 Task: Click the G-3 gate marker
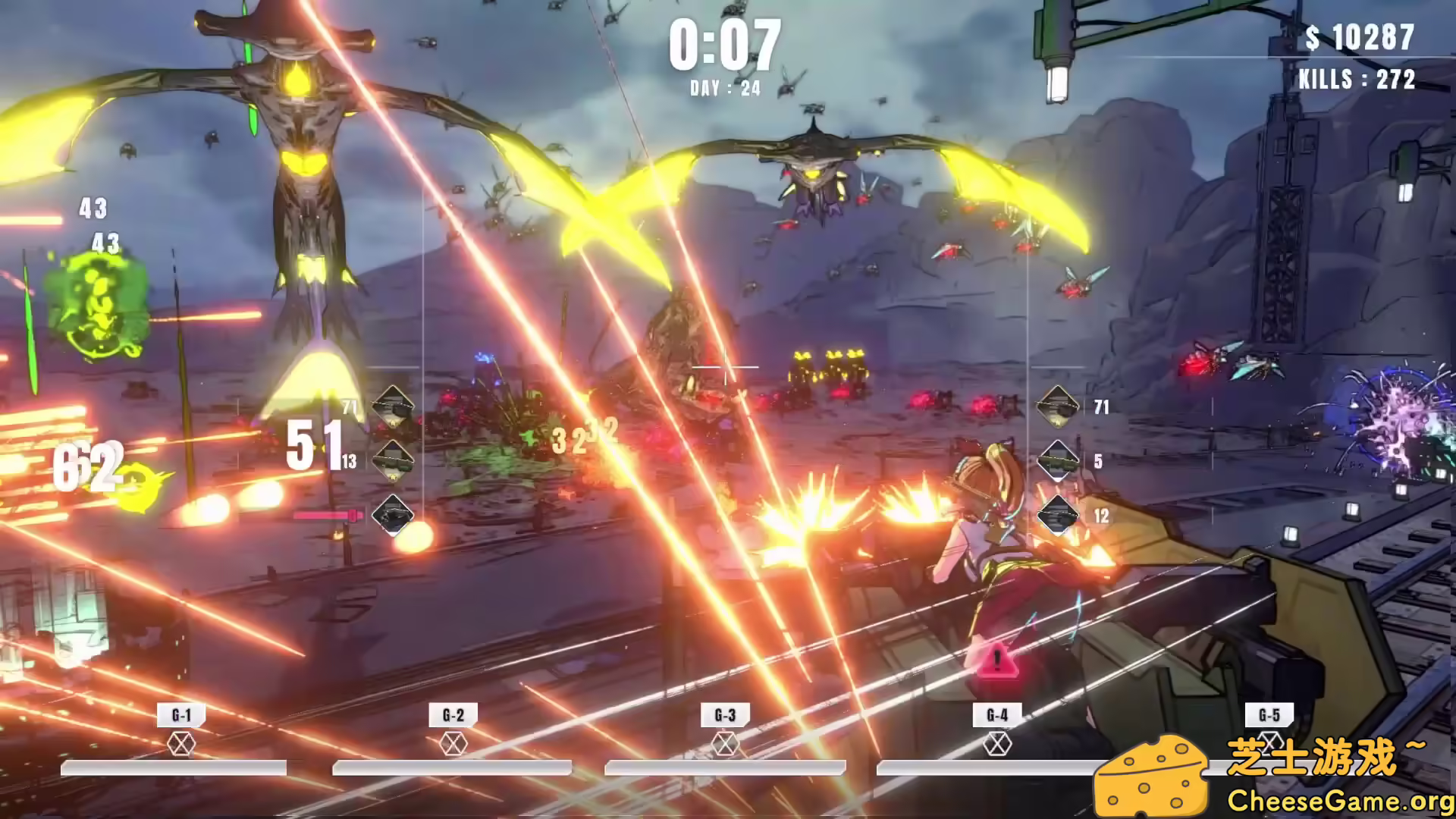tap(725, 715)
